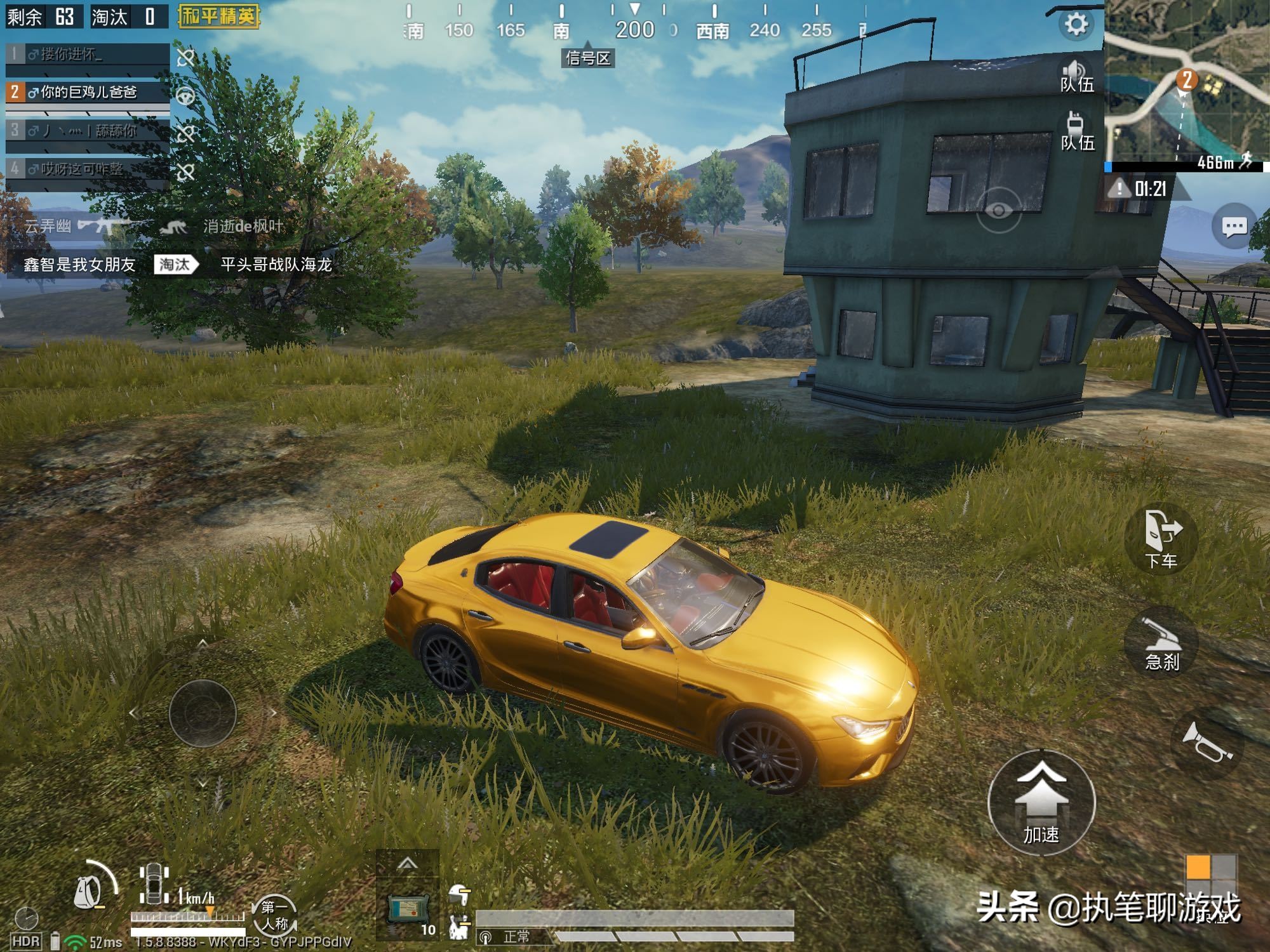1270x952 pixels.
Task: Select player 2 你的巨鸡儿爸爸 row
Action: (88, 93)
